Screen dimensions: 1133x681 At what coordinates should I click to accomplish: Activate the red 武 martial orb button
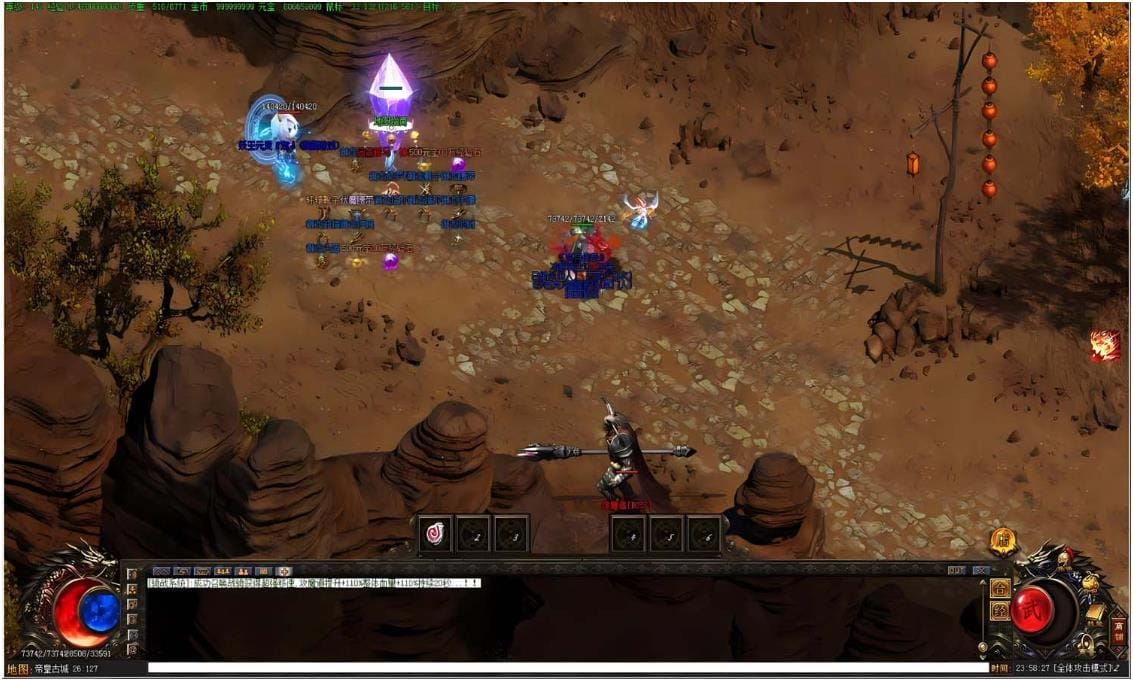coord(1032,608)
